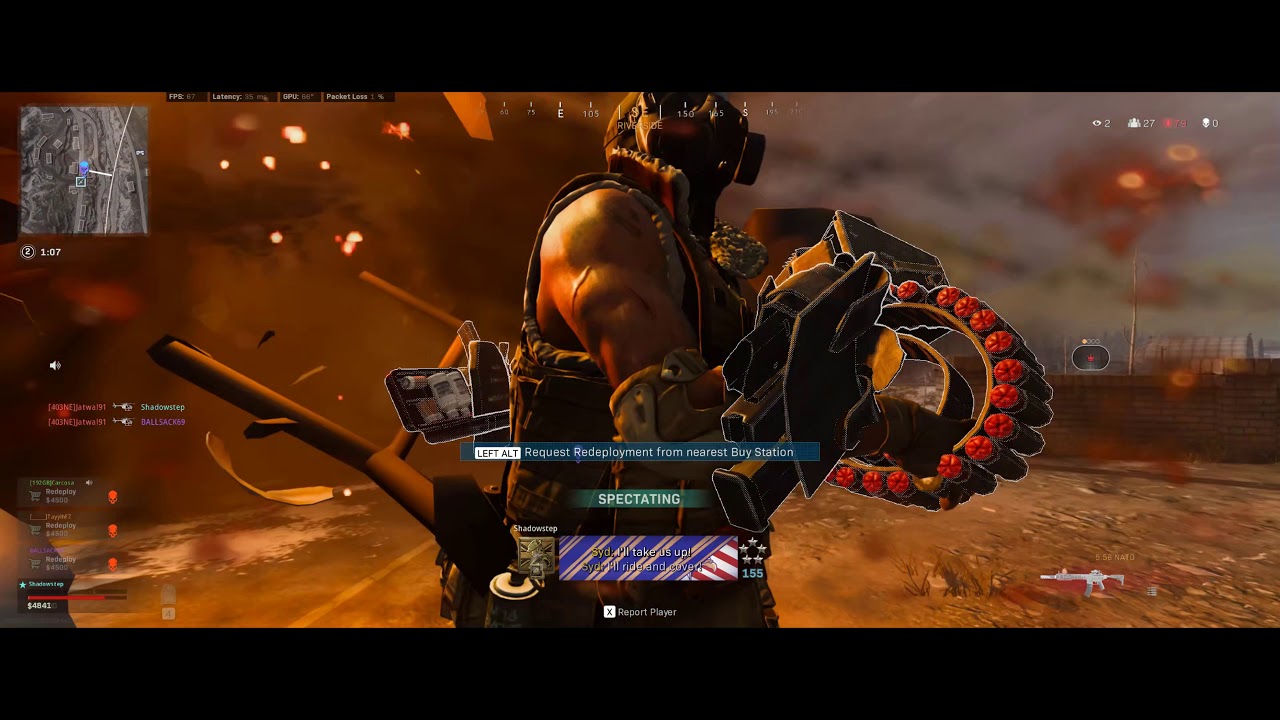Viewport: 1280px width, 720px height.
Task: Select Shadowstep's striped calling card
Action: 648,558
